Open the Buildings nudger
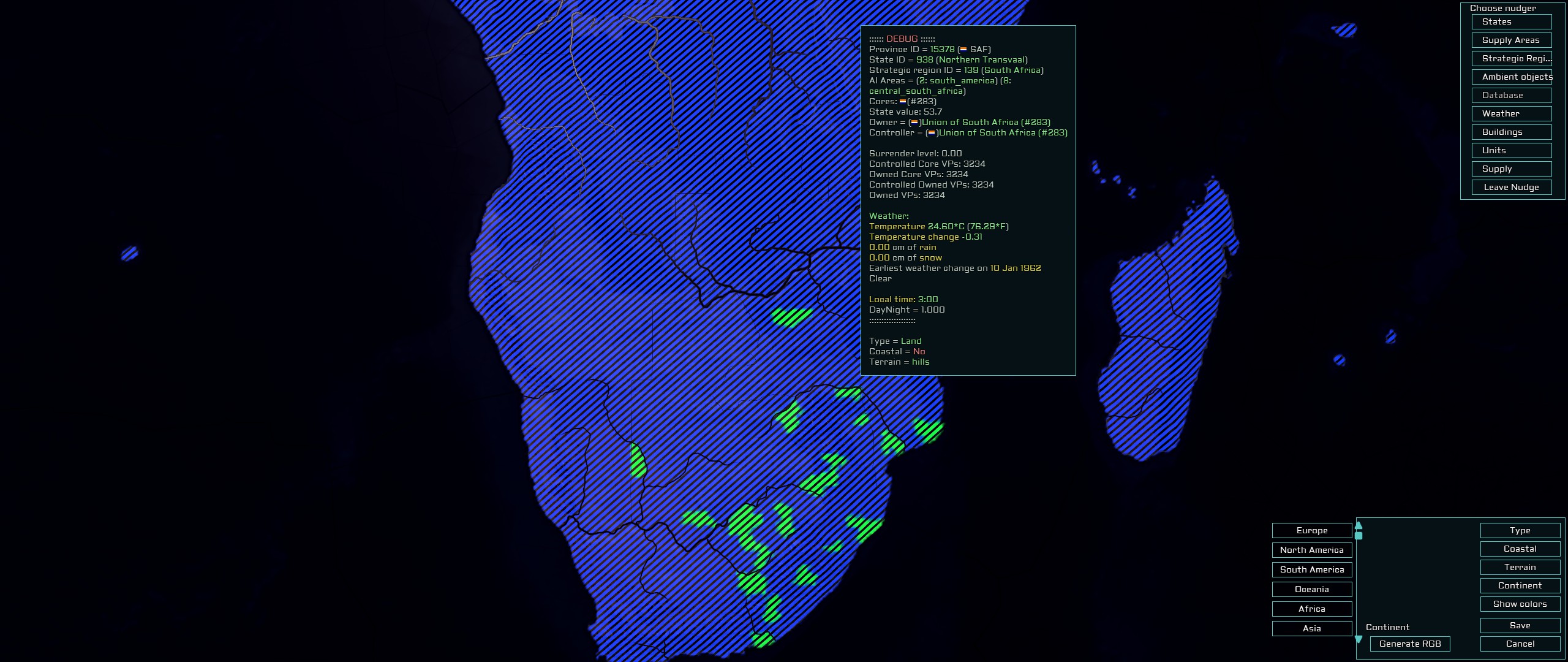 [x=1511, y=132]
